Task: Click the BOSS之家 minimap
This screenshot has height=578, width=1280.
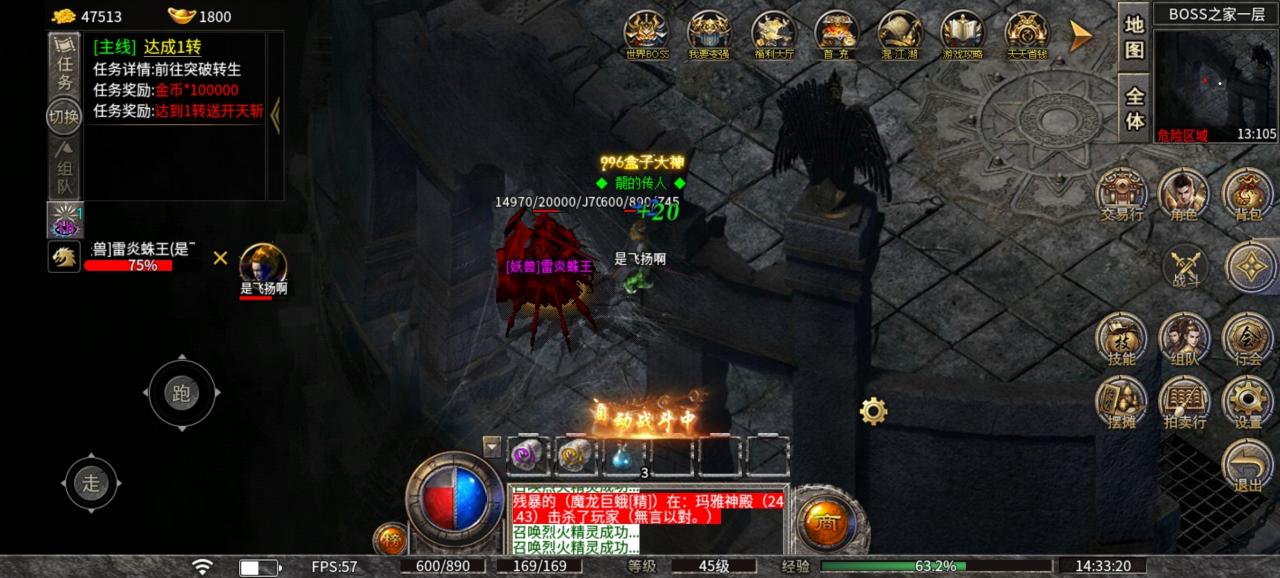Action: [x=1215, y=85]
